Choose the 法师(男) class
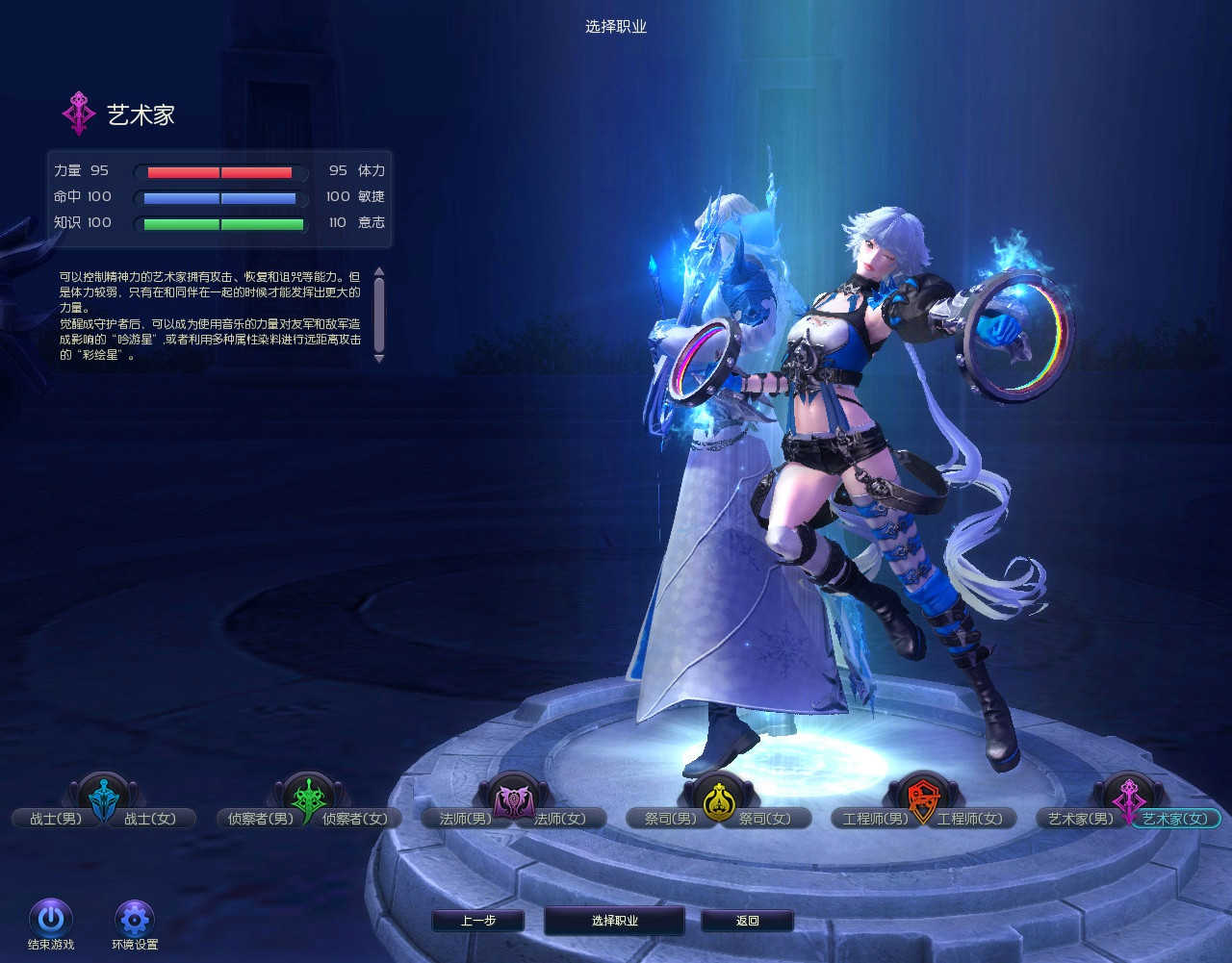Image resolution: width=1232 pixels, height=963 pixels. 465,819
